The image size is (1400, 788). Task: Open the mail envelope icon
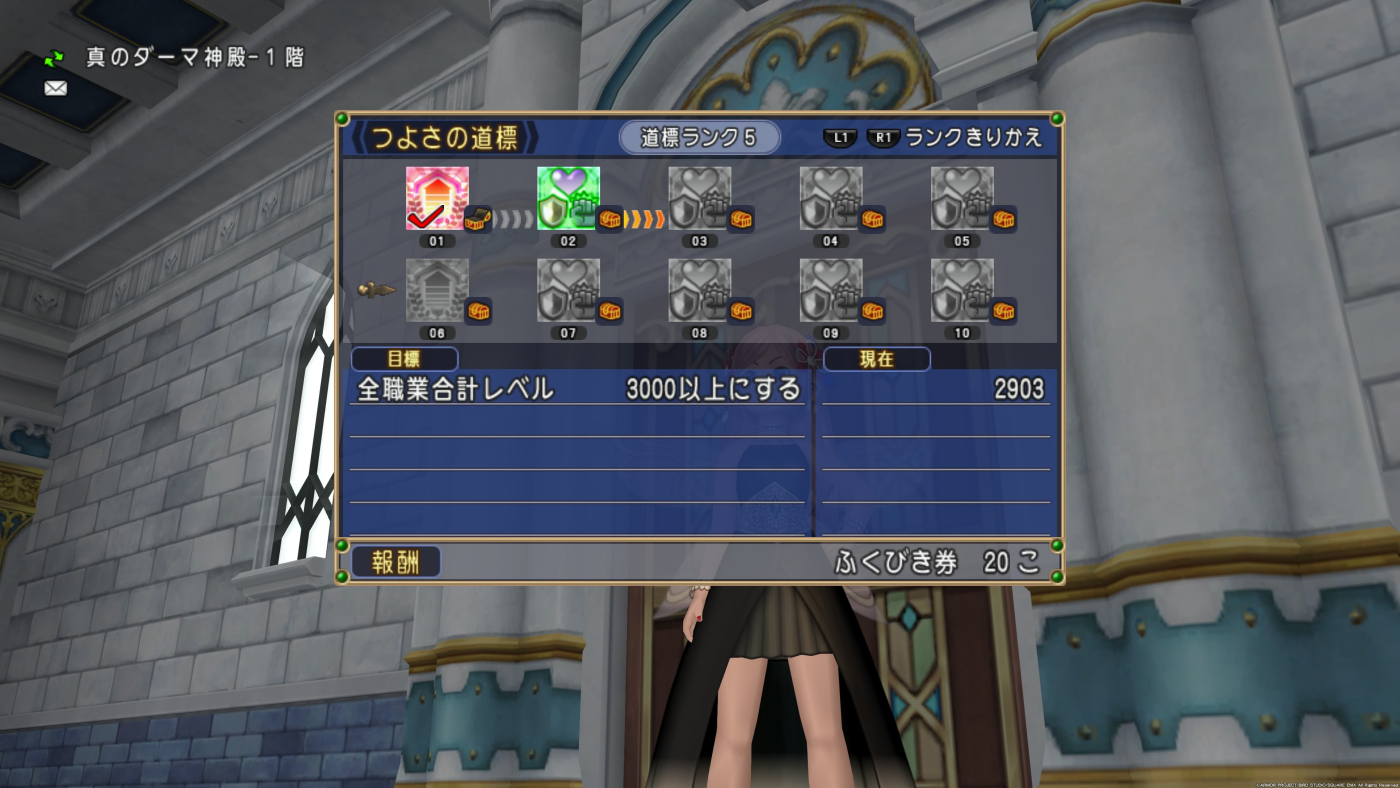point(56,88)
